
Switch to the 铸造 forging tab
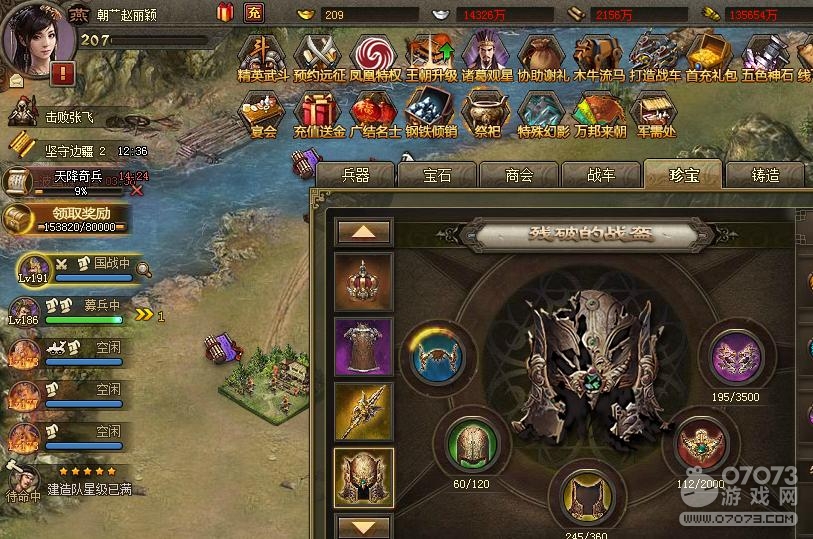765,175
